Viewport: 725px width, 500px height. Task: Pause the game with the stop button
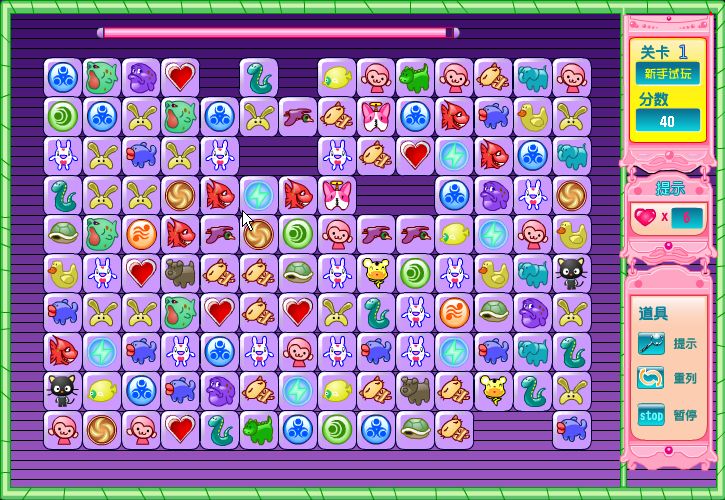click(x=652, y=414)
